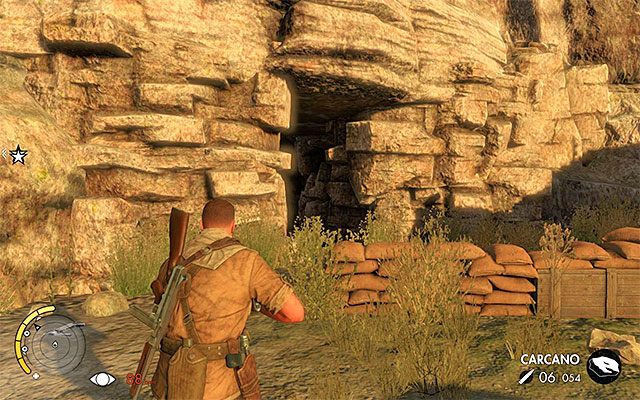Image resolution: width=640 pixels, height=400 pixels.
Task: Click the rock distraction item icon
Action: tap(603, 366)
